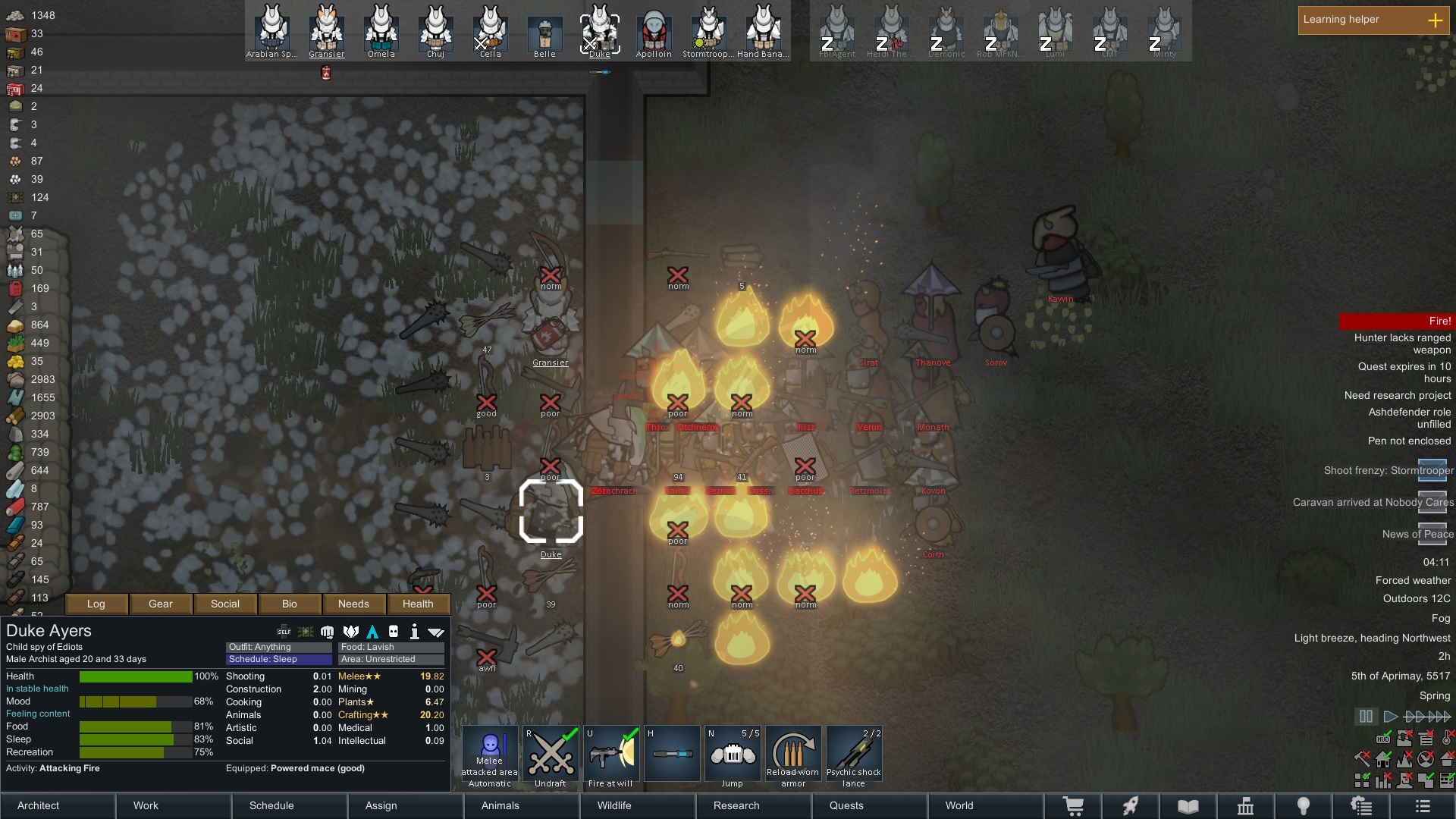Toggle the Undraft command
Viewport: 1456px width, 819px height.
pos(551,755)
